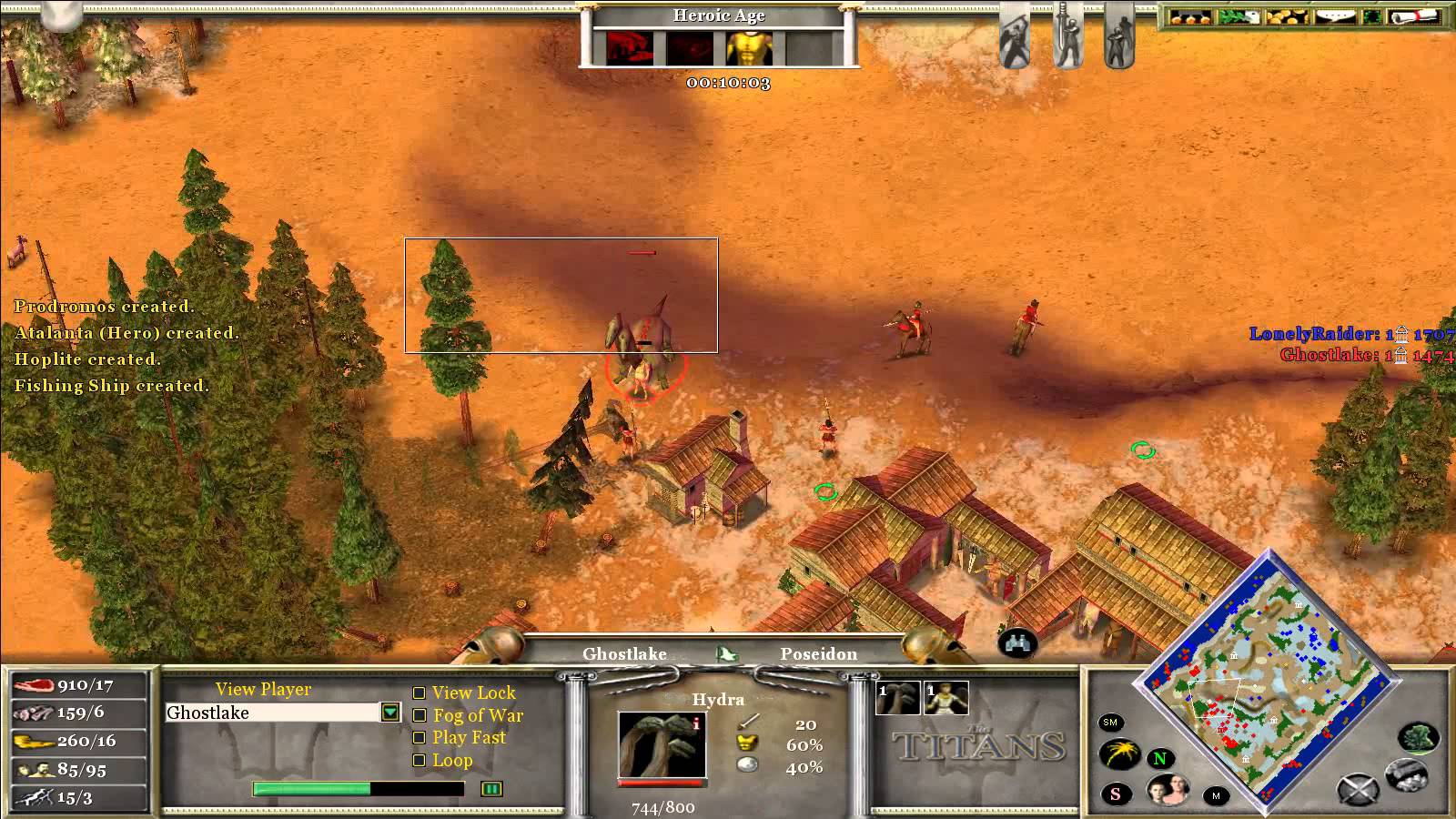
Task: Click the yellow flare signal button
Action: (1120, 754)
